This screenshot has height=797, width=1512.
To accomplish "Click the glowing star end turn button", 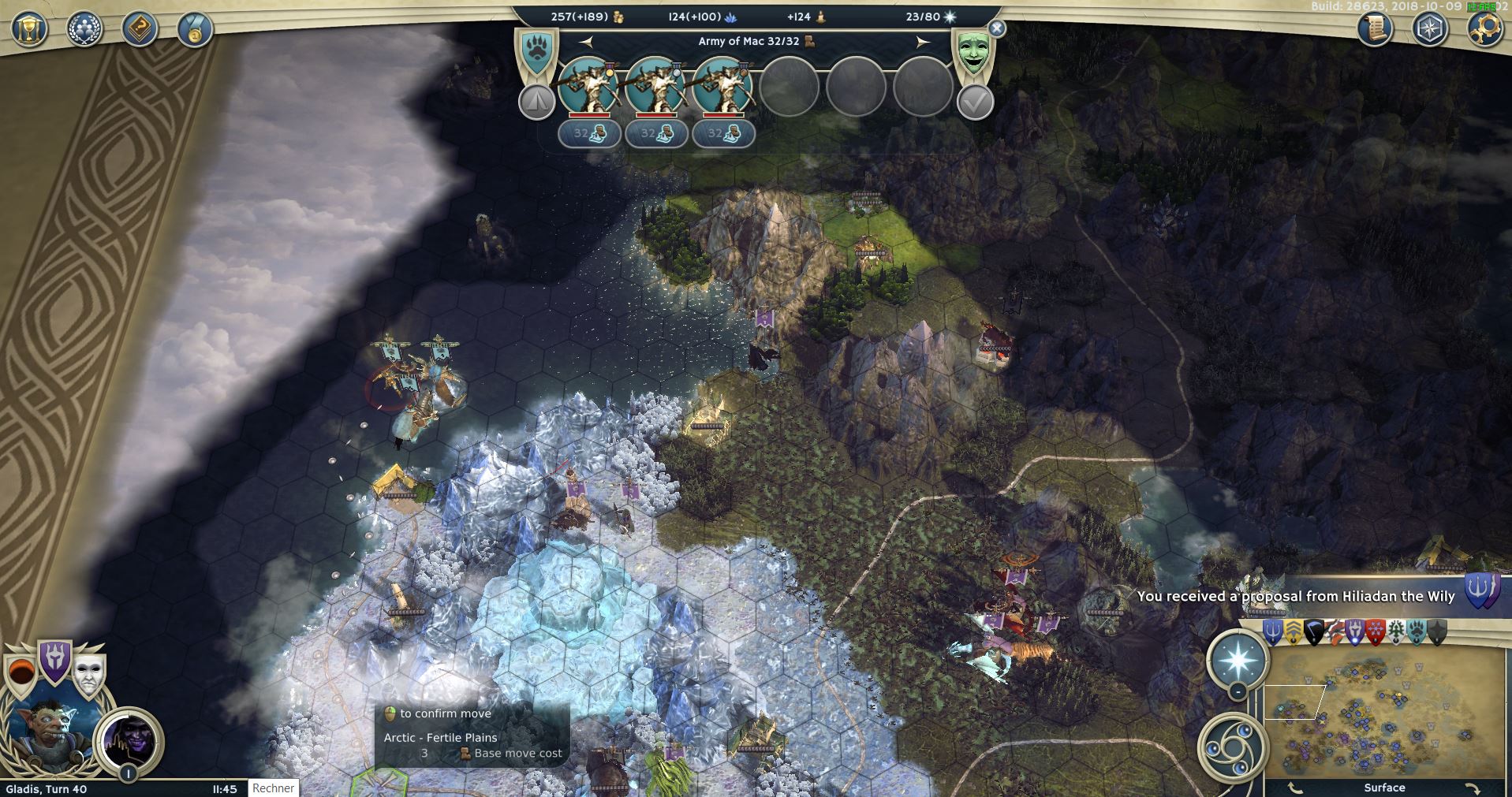I will pyautogui.click(x=1238, y=658).
